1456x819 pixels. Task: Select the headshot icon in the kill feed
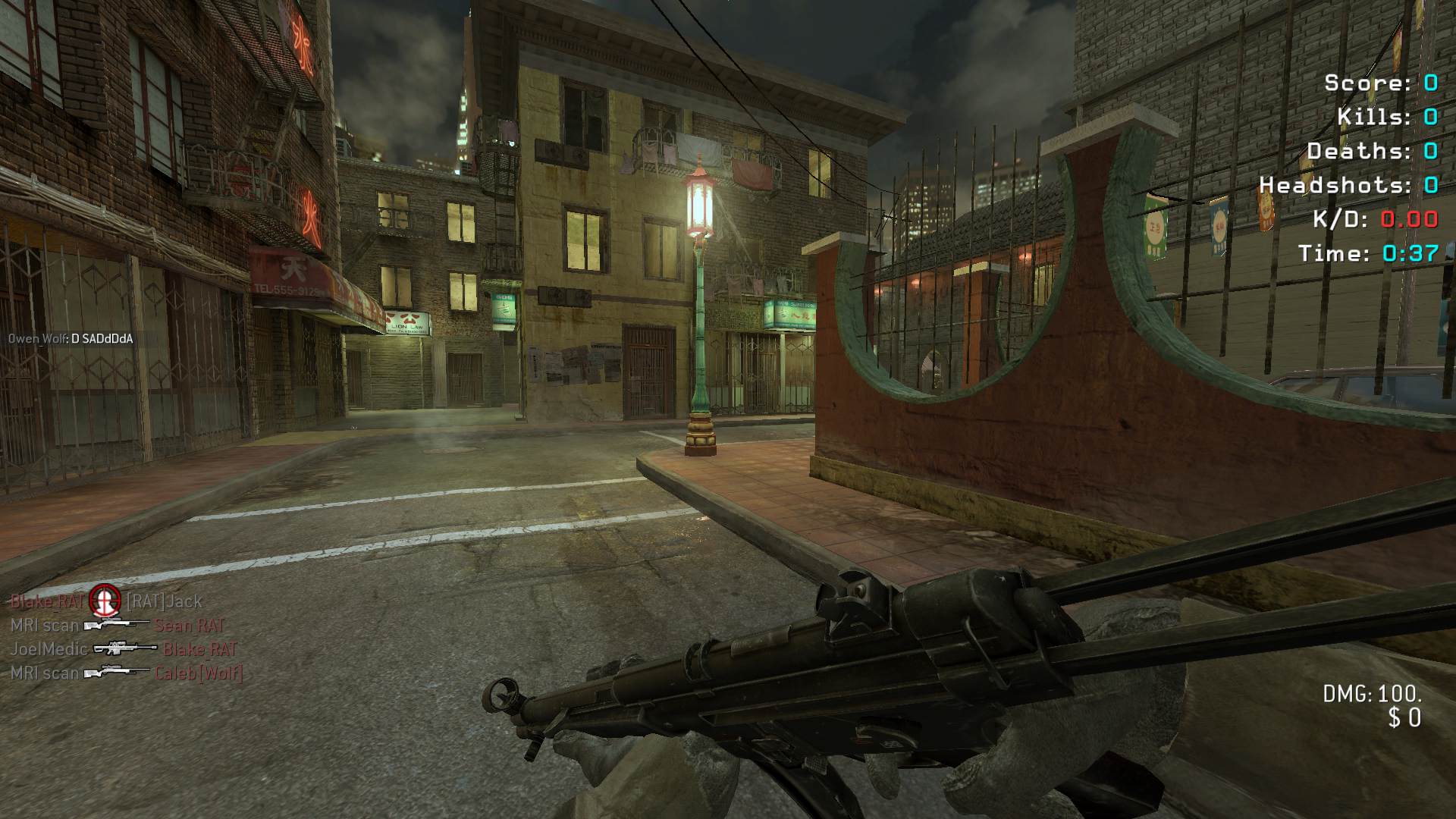click(x=105, y=601)
